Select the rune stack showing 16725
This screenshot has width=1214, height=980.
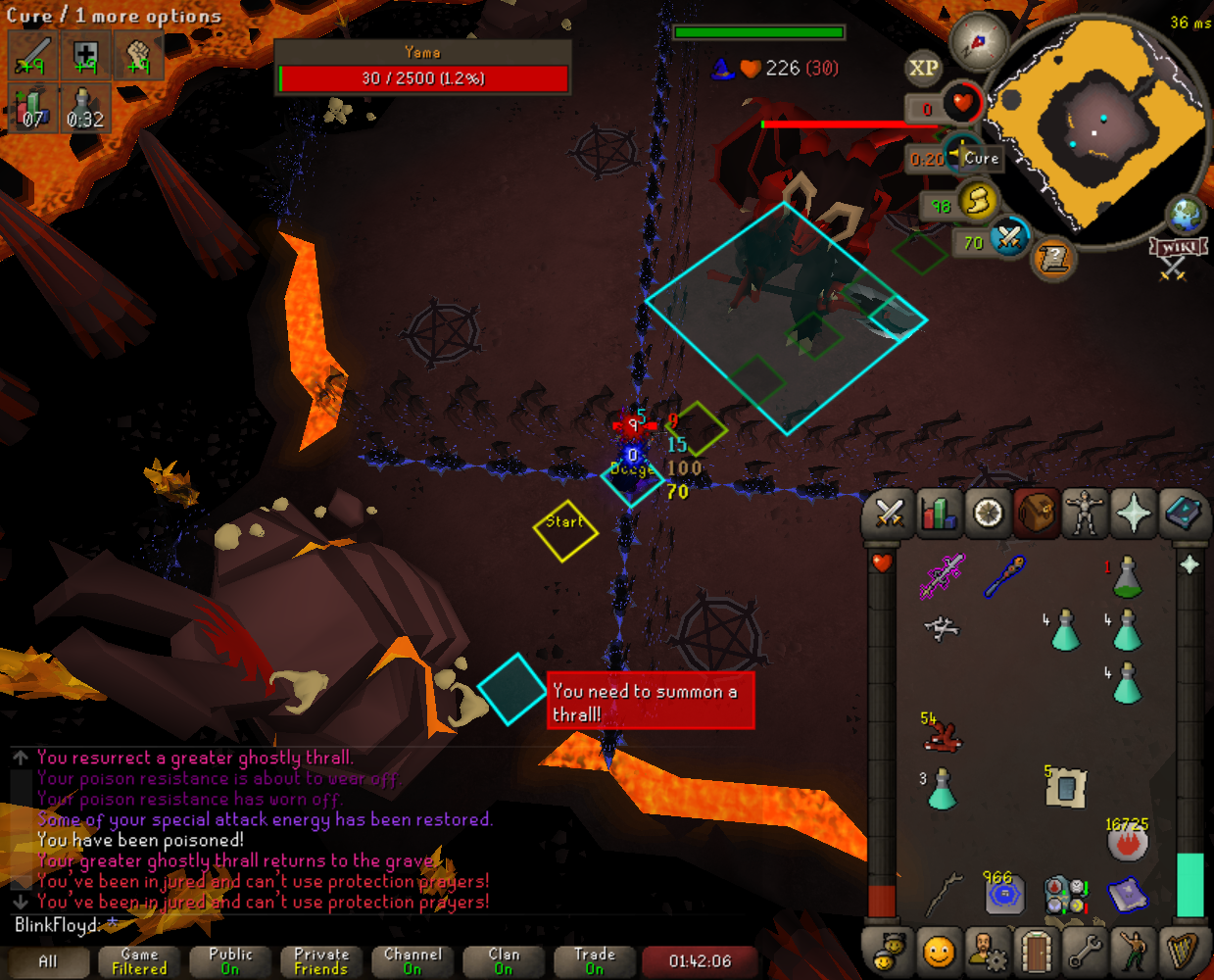click(x=1127, y=841)
